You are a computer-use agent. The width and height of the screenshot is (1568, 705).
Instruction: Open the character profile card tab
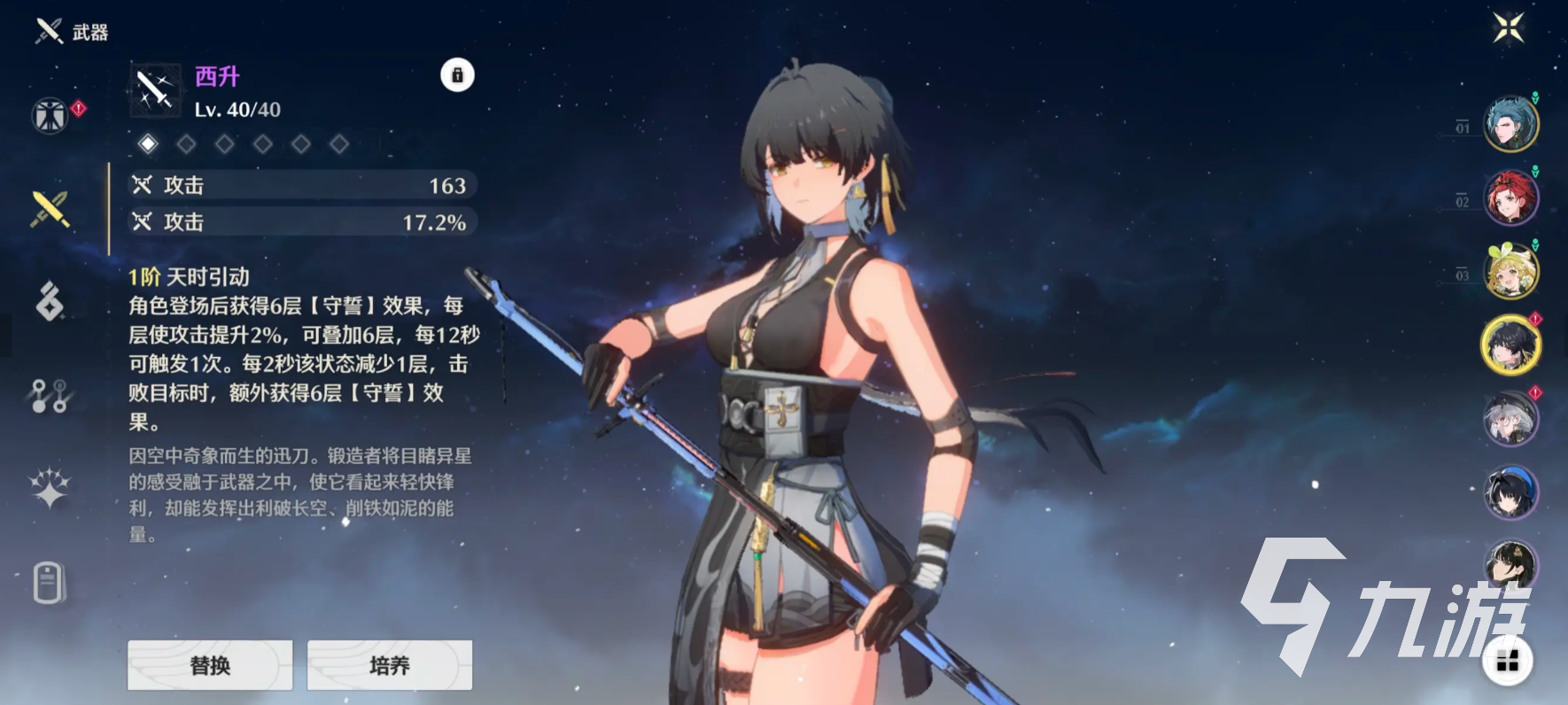(50, 583)
